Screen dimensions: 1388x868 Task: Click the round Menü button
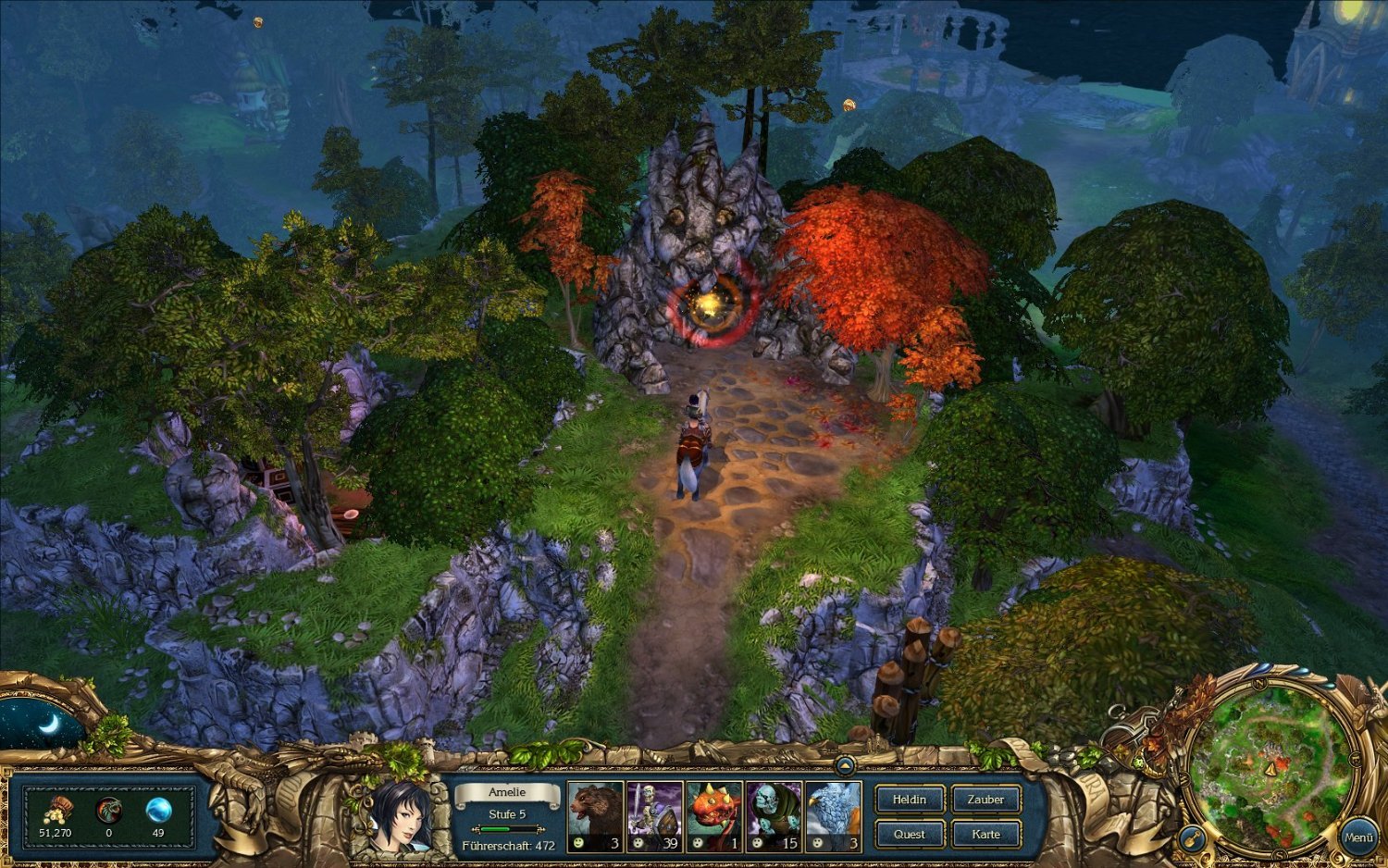[1358, 837]
